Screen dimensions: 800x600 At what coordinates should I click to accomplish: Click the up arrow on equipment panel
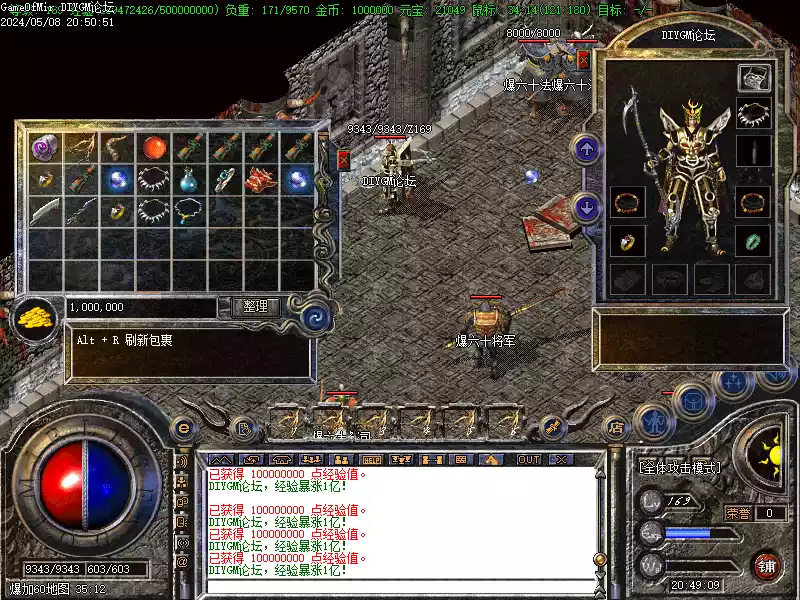tap(587, 150)
